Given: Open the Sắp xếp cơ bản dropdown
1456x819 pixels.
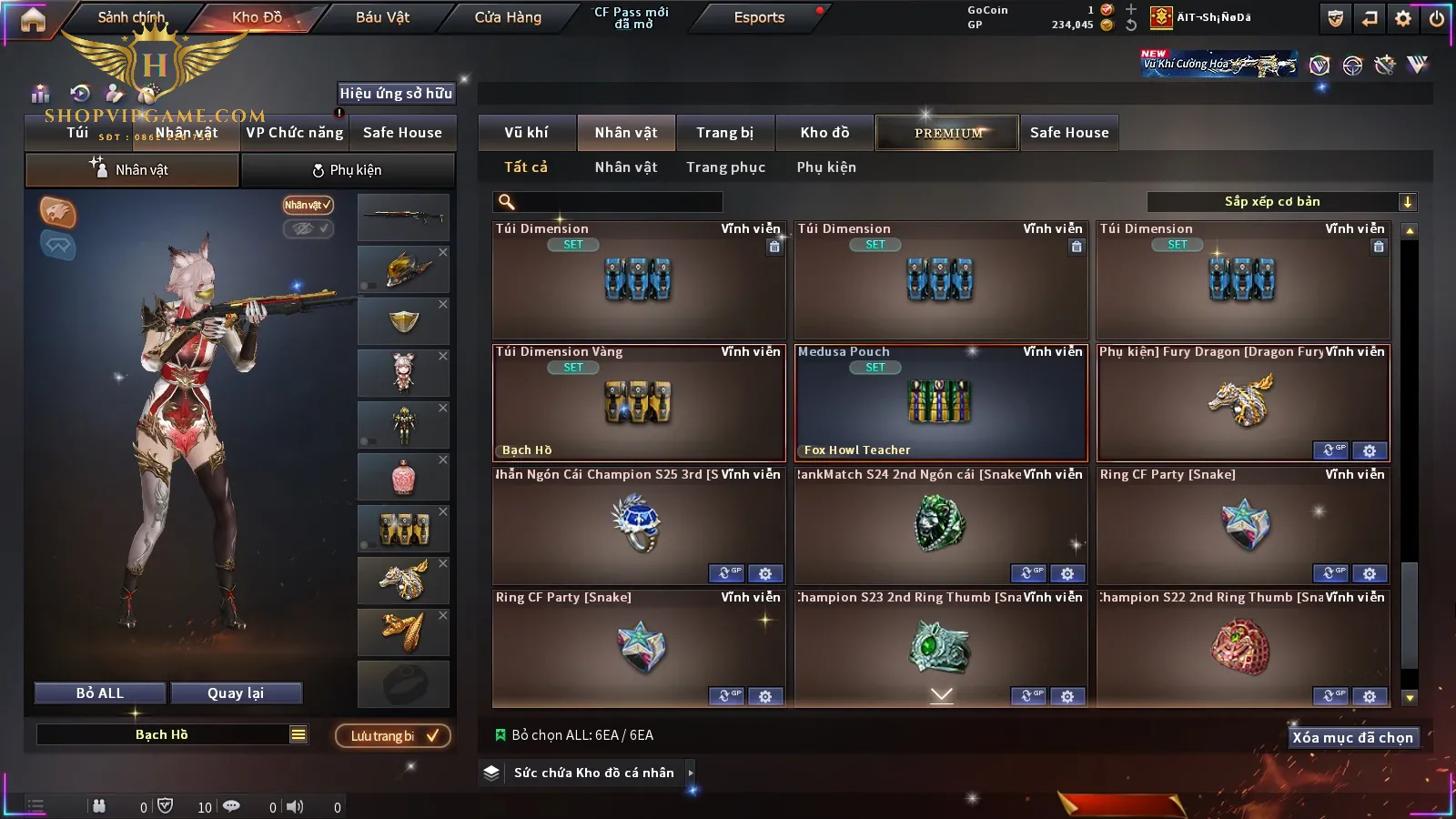Looking at the screenshot, I should click(x=1281, y=202).
